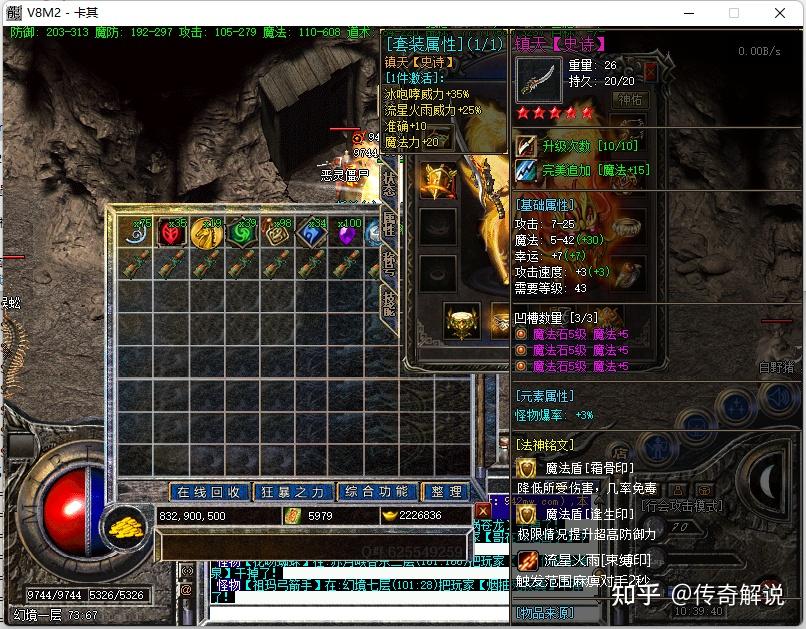Open the 属性 attributes tab
This screenshot has height=629, width=806.
tap(390, 224)
